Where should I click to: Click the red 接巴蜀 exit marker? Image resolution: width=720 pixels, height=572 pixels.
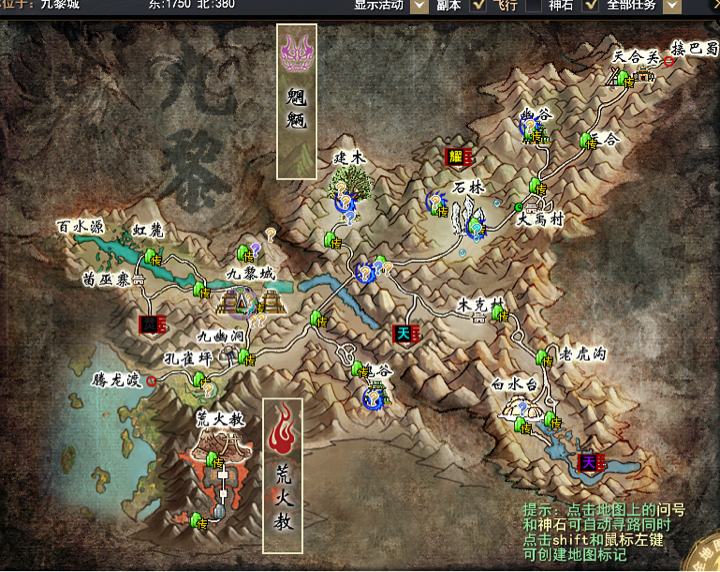coord(669,61)
